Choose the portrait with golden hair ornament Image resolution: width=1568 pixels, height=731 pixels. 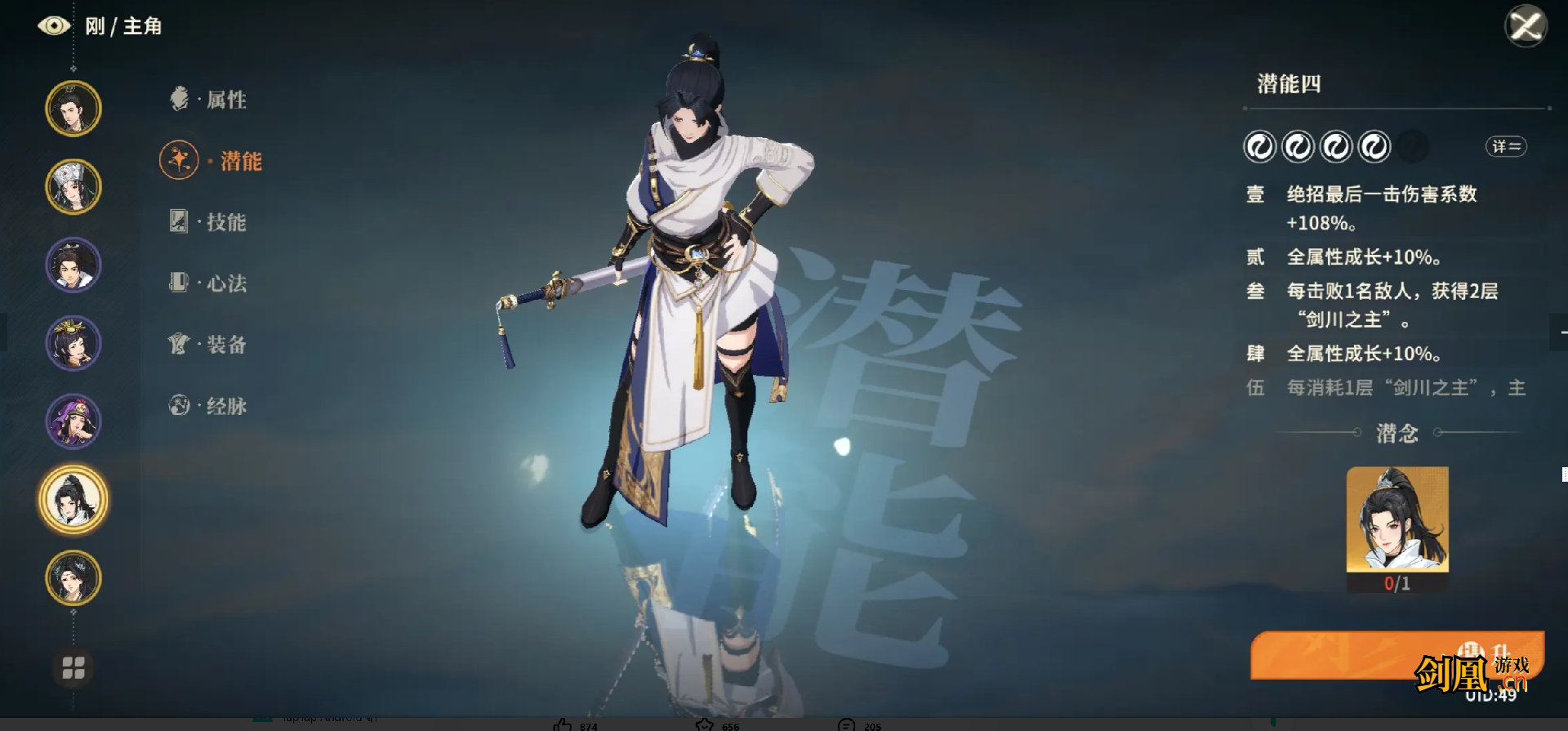pyautogui.click(x=73, y=343)
